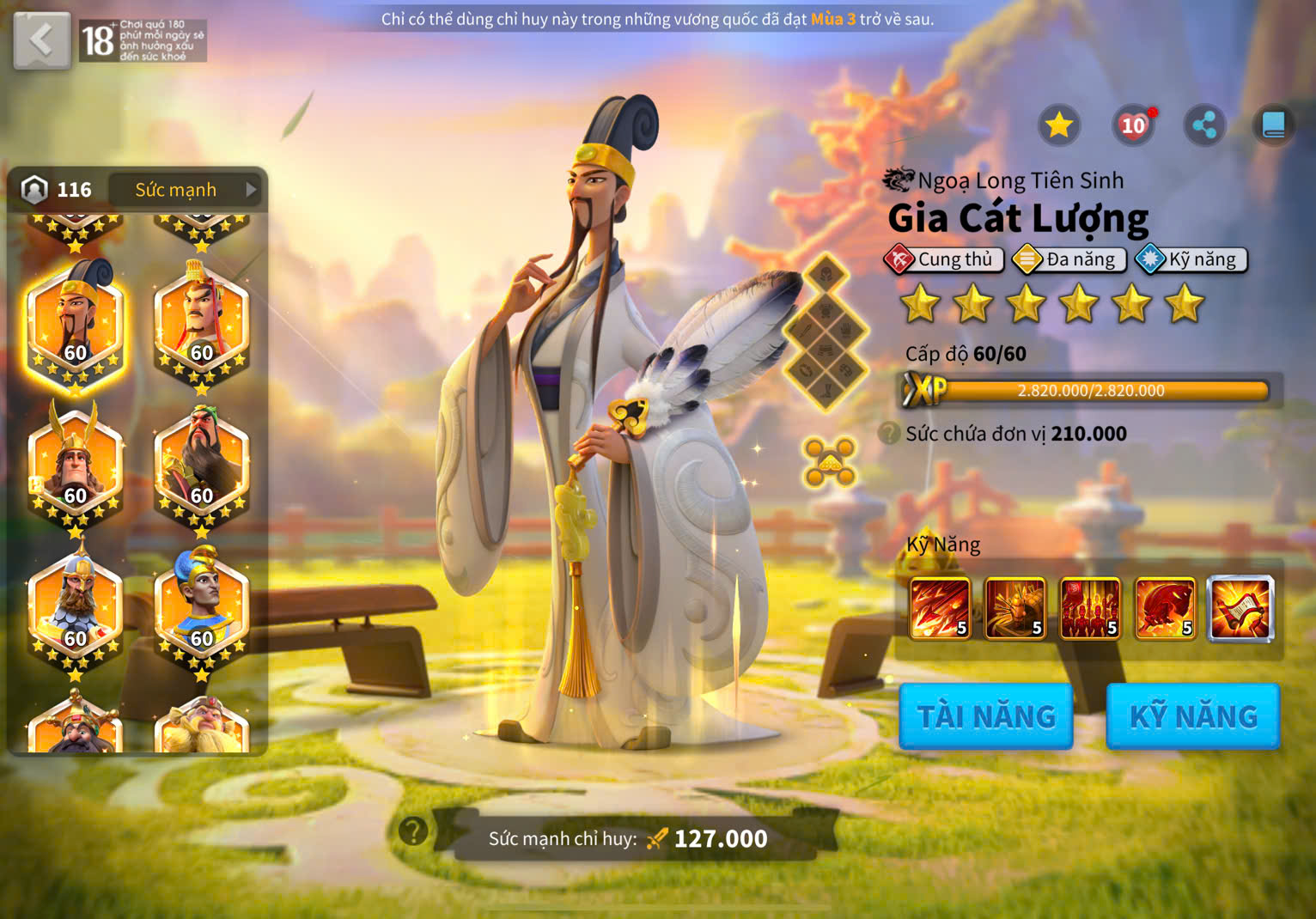
Task: Open the golden formation icon
Action: (x=829, y=461)
